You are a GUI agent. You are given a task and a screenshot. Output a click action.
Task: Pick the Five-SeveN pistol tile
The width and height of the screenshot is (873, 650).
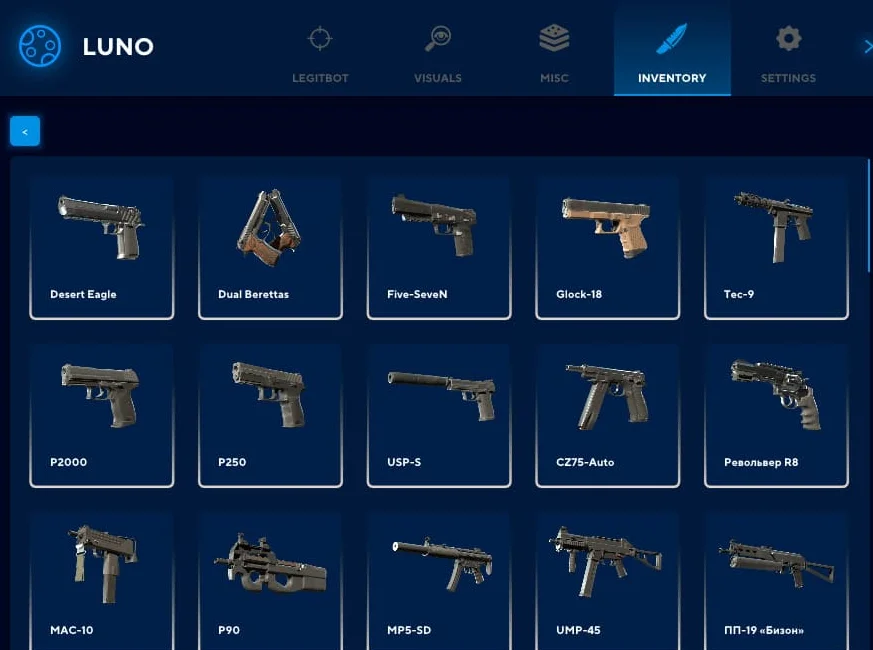point(439,247)
